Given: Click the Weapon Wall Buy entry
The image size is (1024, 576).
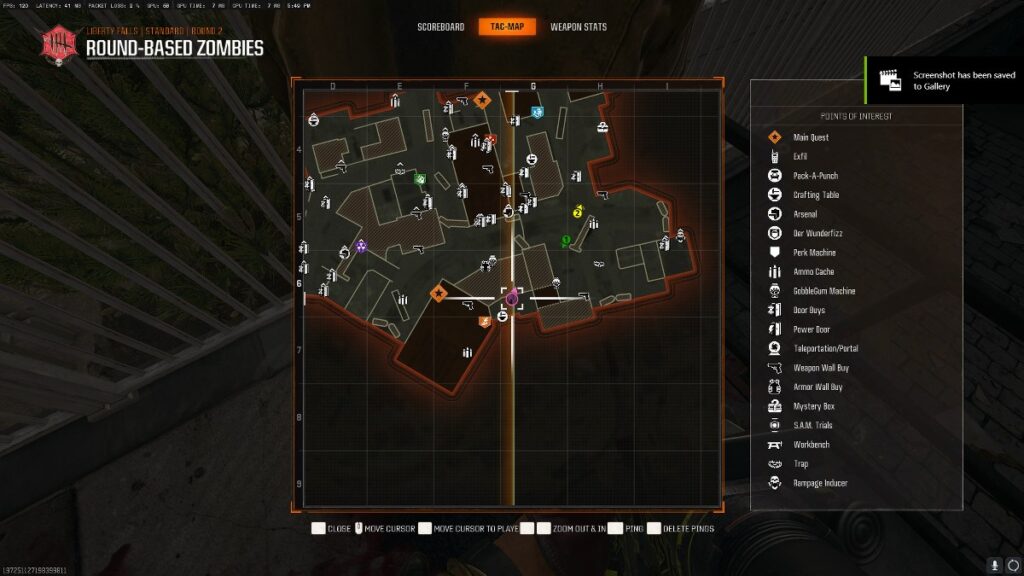Looking at the screenshot, I should 821,368.
